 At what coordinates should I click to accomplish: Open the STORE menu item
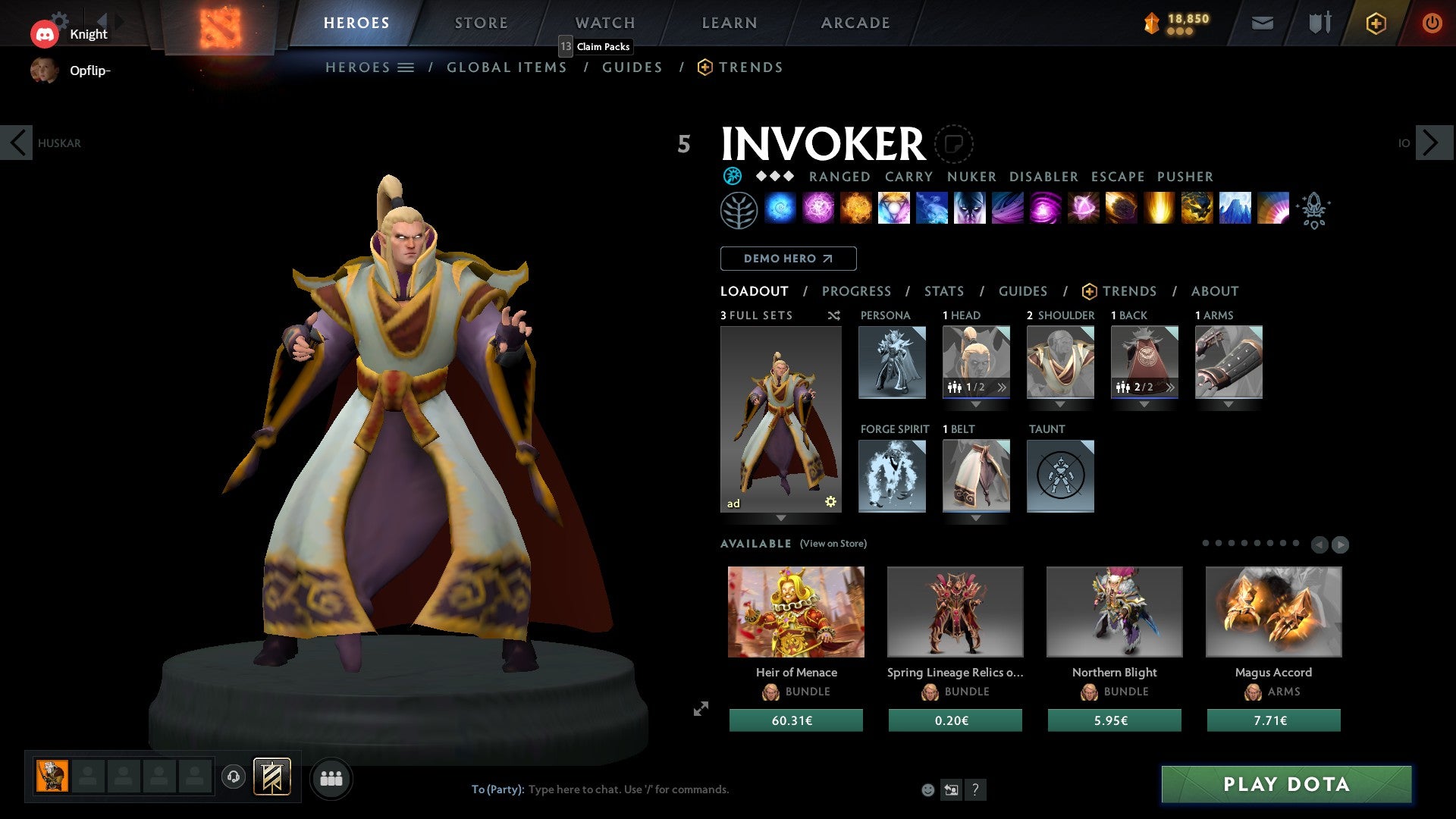[481, 23]
